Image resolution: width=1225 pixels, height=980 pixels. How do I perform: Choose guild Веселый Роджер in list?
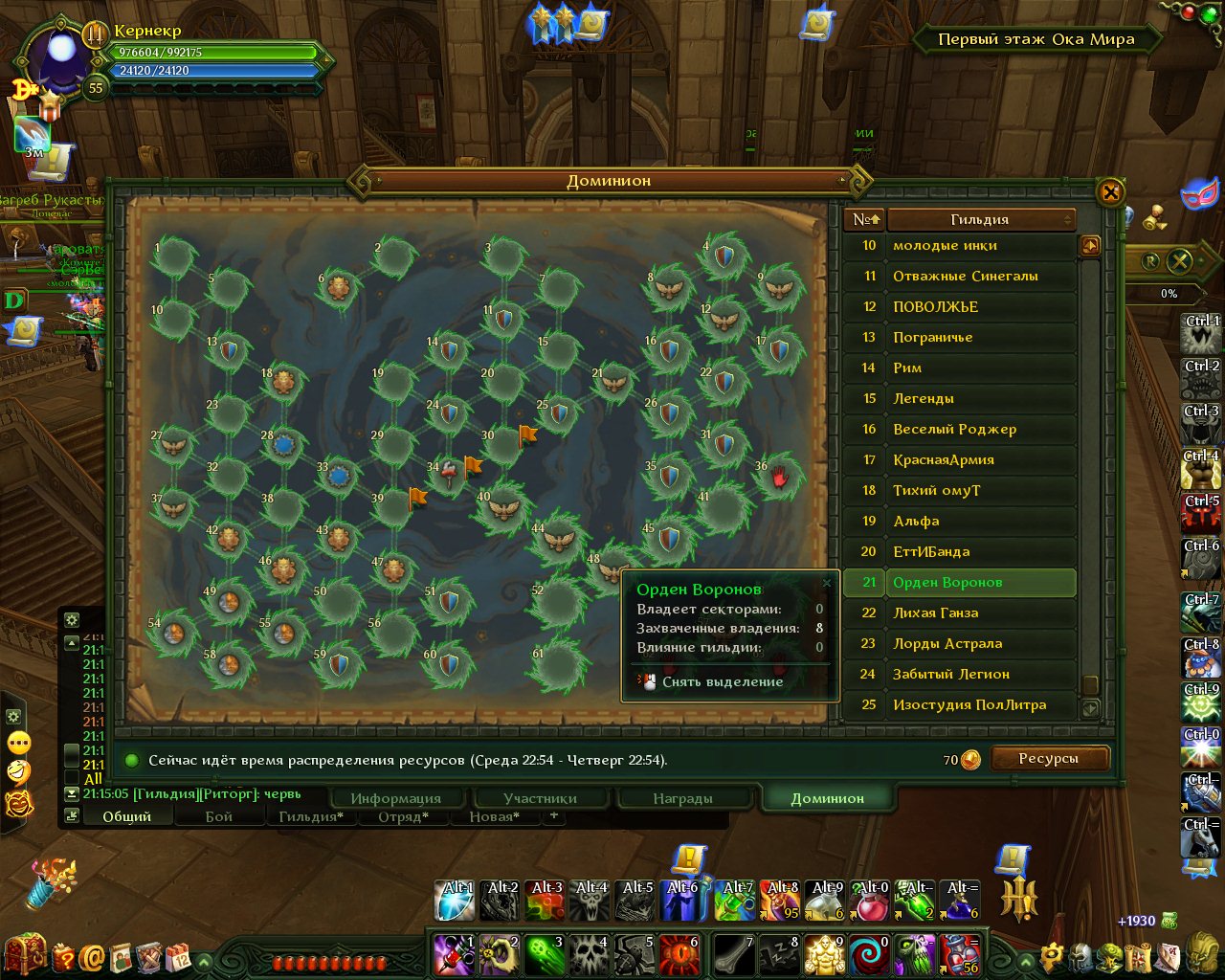[x=959, y=429]
